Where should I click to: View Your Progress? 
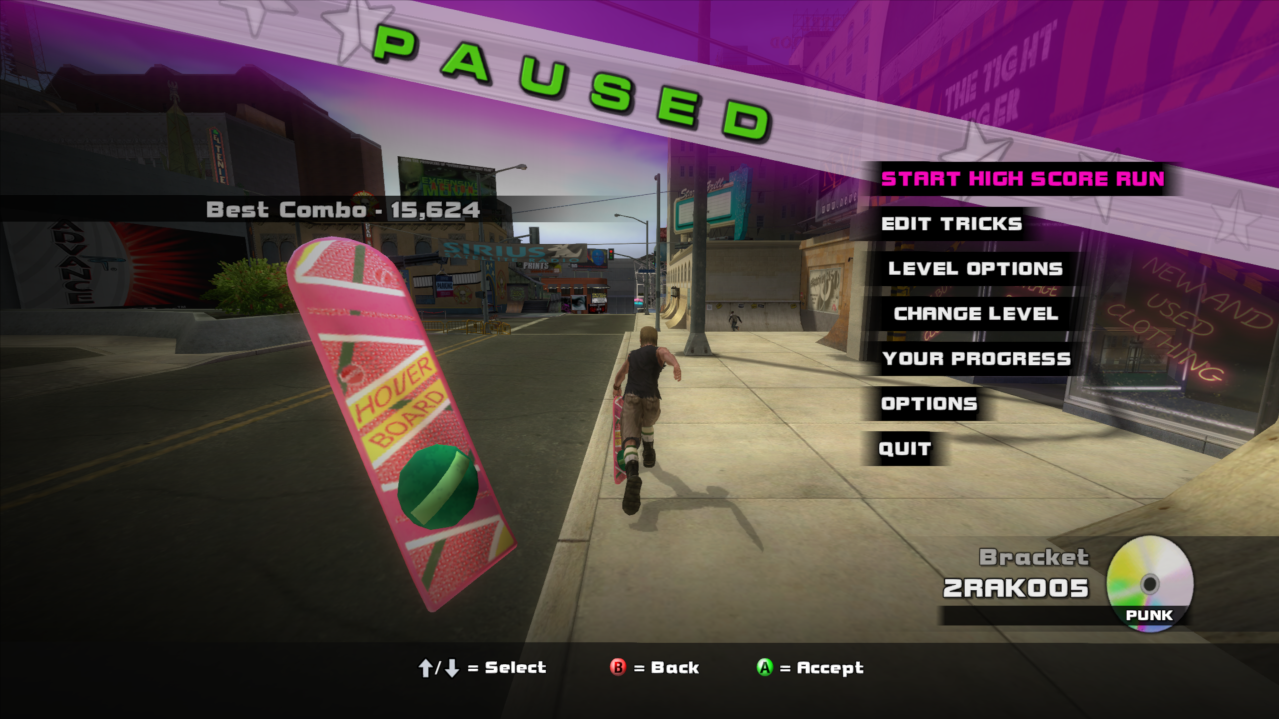click(x=976, y=359)
